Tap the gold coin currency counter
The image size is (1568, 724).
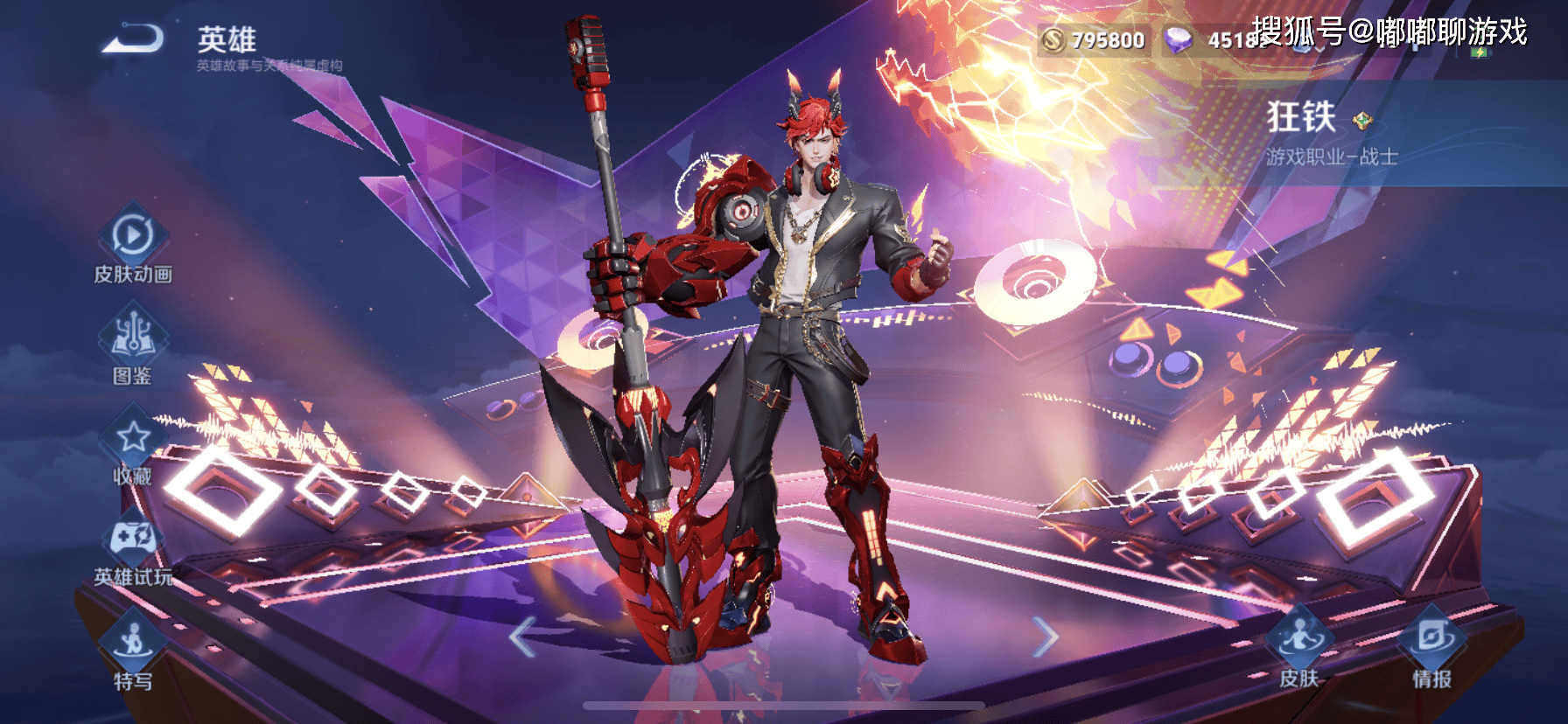tap(1094, 40)
